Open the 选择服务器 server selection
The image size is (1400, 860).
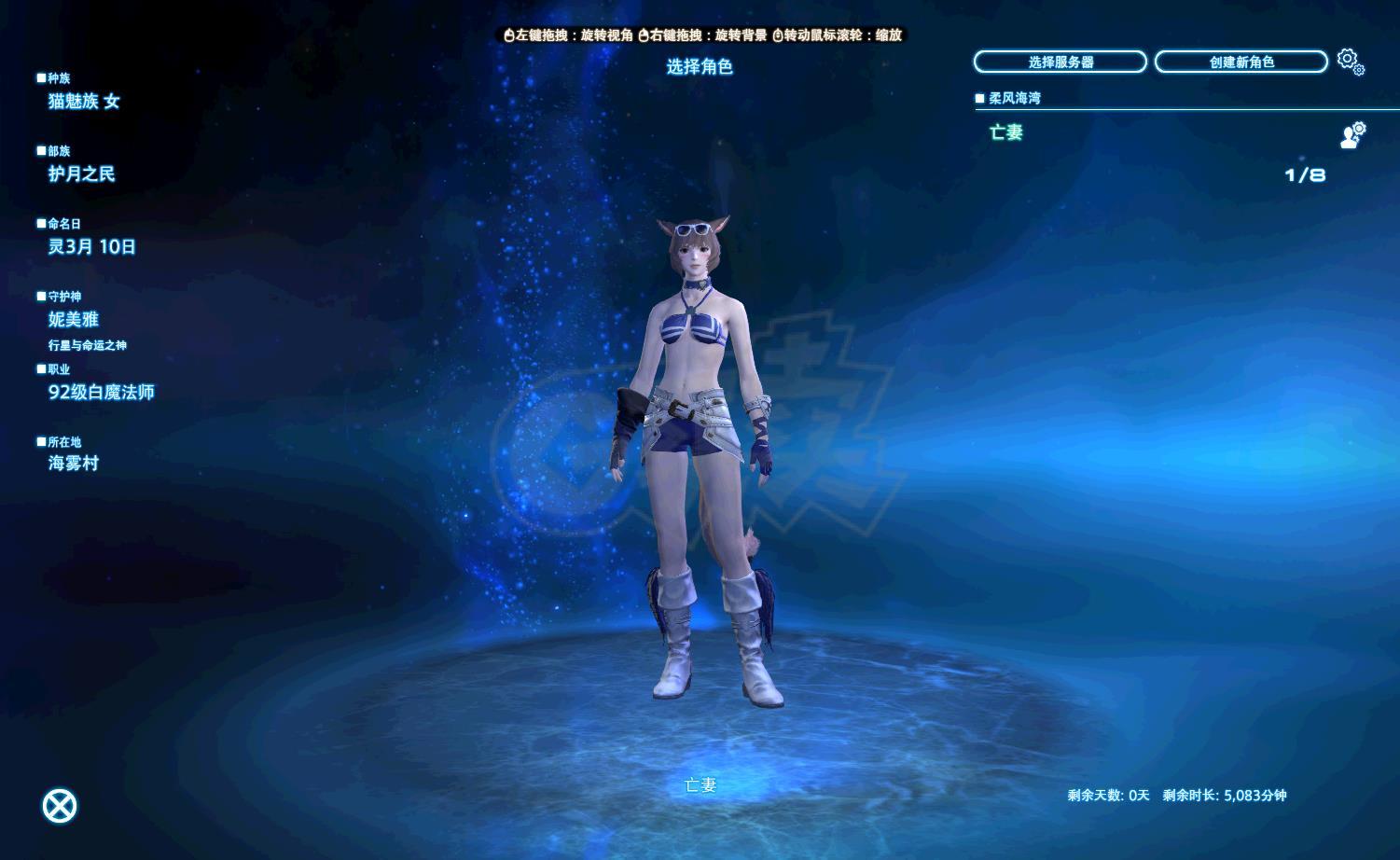[x=1060, y=62]
